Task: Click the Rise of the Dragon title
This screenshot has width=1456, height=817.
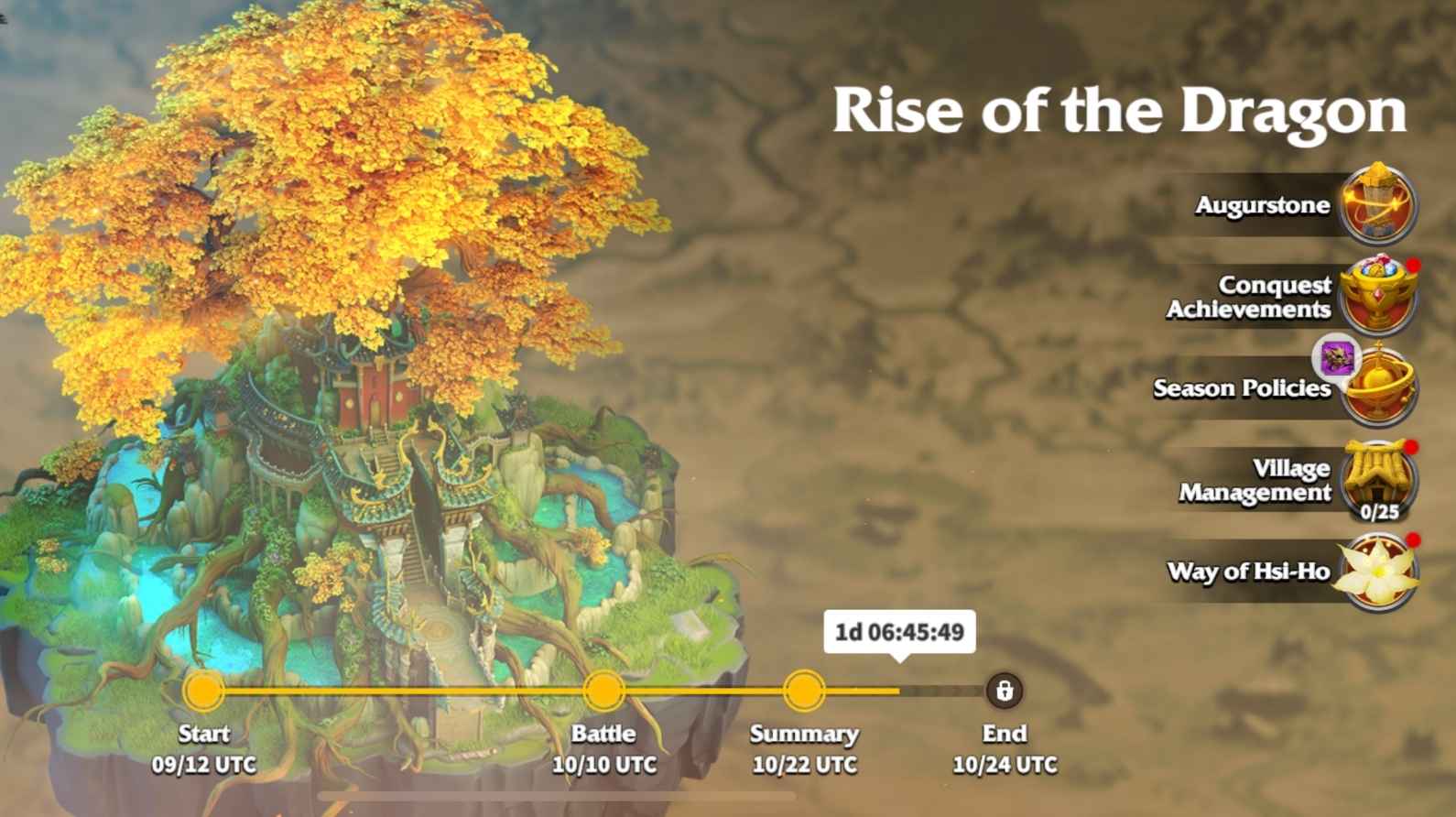Action: [1119, 110]
